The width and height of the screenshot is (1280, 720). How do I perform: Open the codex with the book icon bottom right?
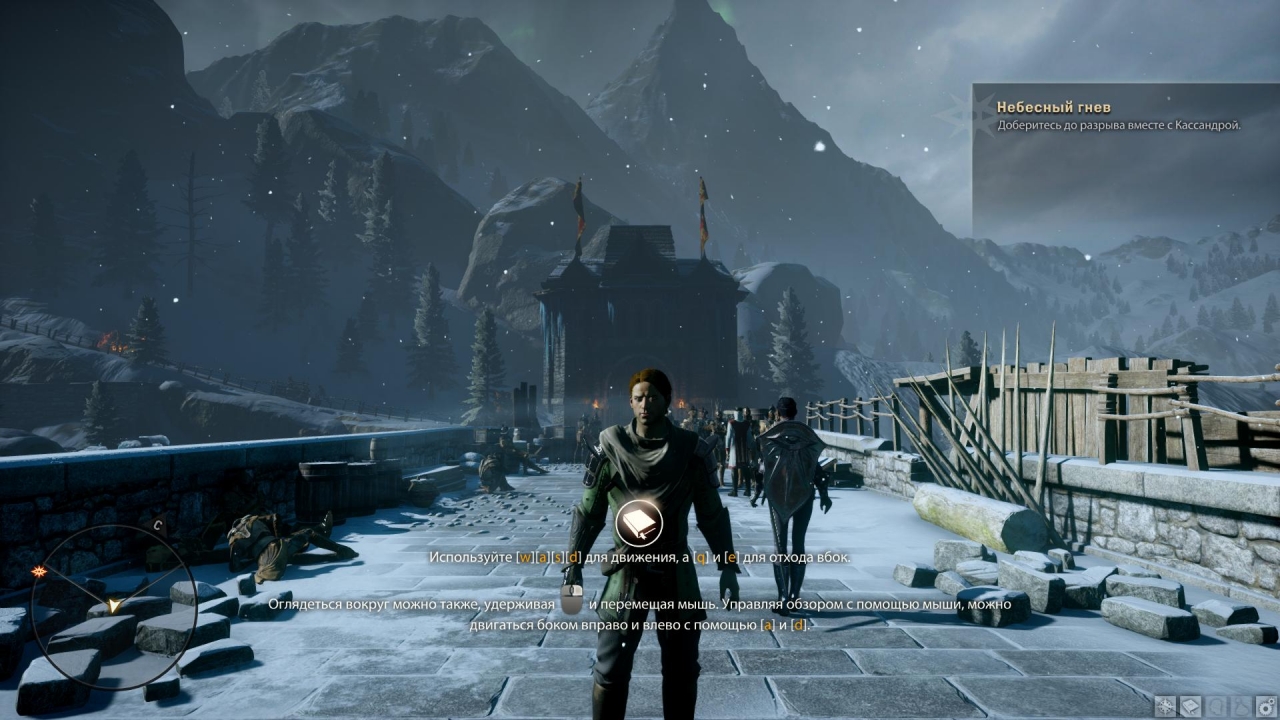tap(1189, 705)
